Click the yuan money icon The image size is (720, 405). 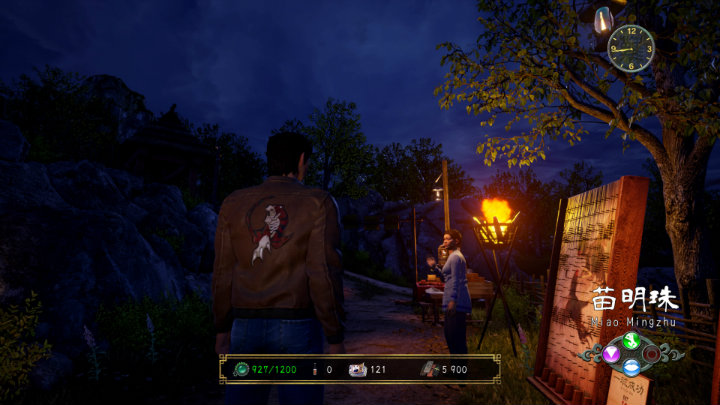[427, 369]
